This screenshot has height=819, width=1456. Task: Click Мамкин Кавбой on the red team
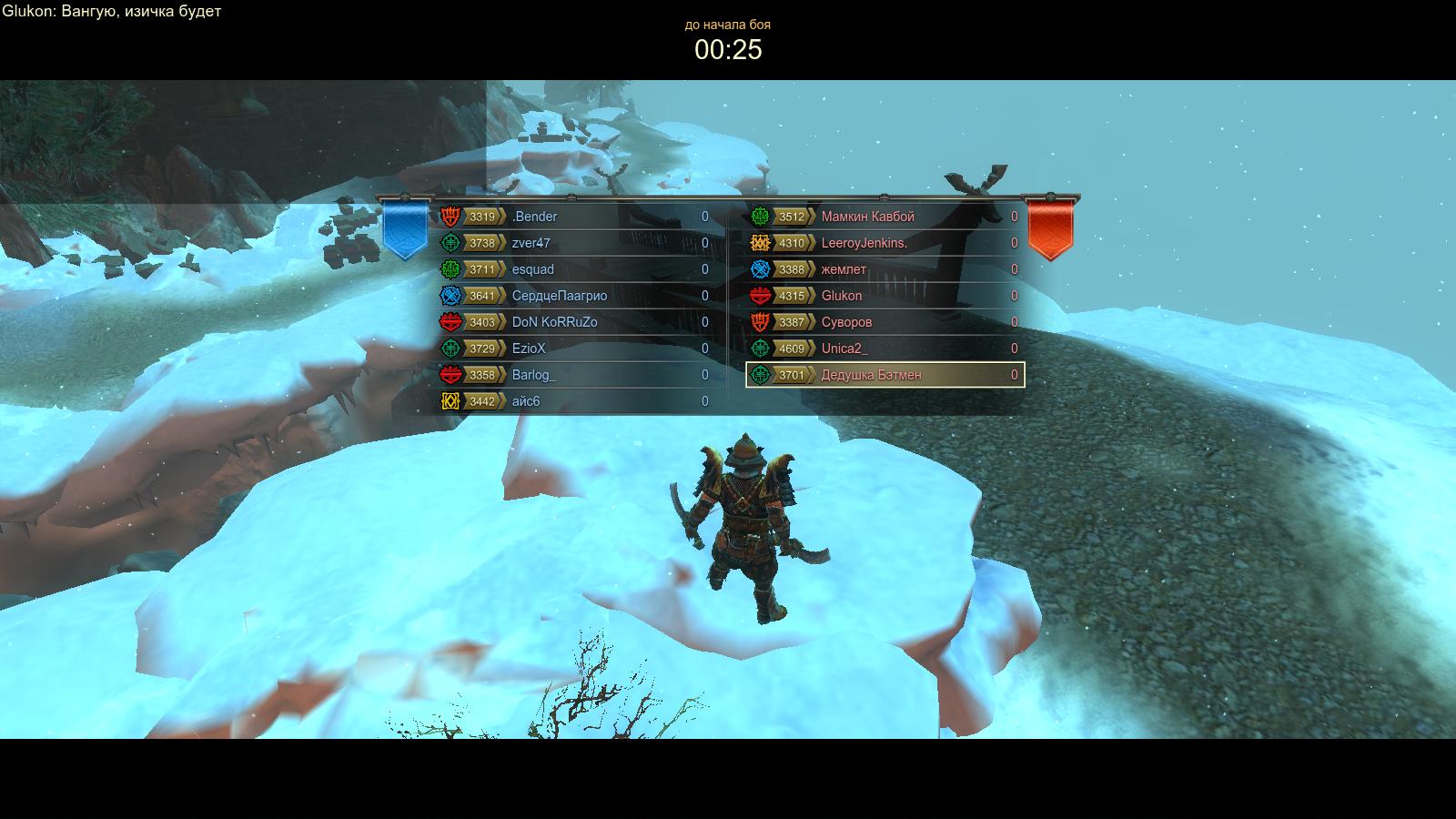pyautogui.click(x=884, y=217)
